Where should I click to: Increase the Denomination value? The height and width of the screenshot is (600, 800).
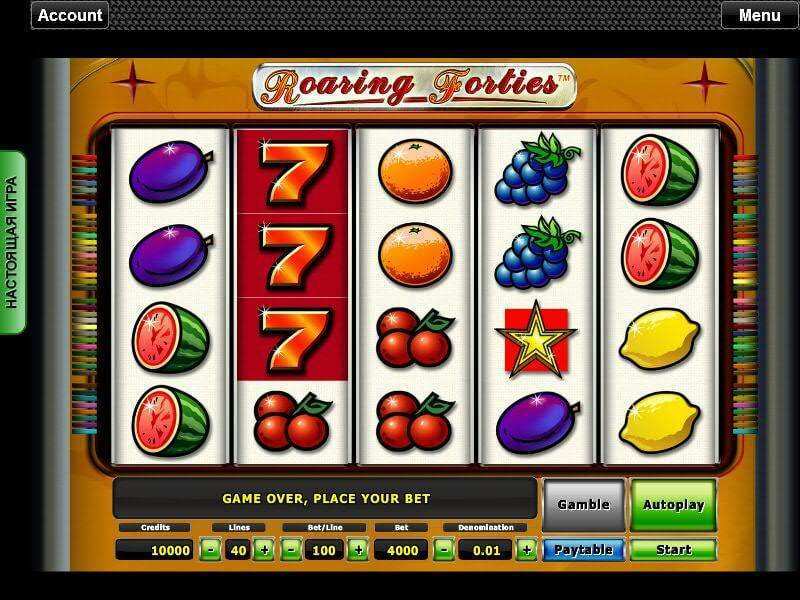[526, 549]
